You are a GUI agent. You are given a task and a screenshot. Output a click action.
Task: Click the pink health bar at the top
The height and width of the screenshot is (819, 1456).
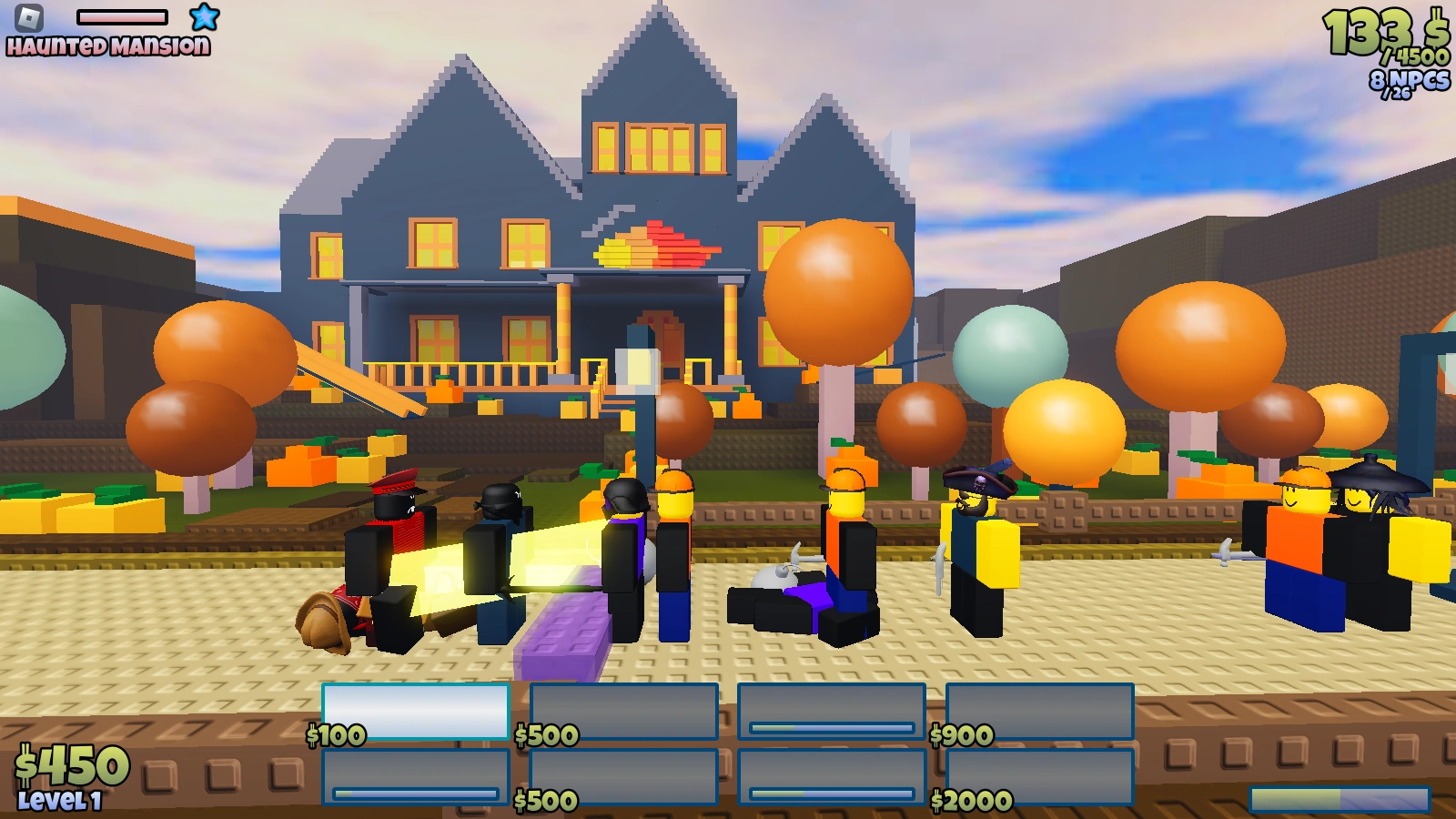(123, 15)
